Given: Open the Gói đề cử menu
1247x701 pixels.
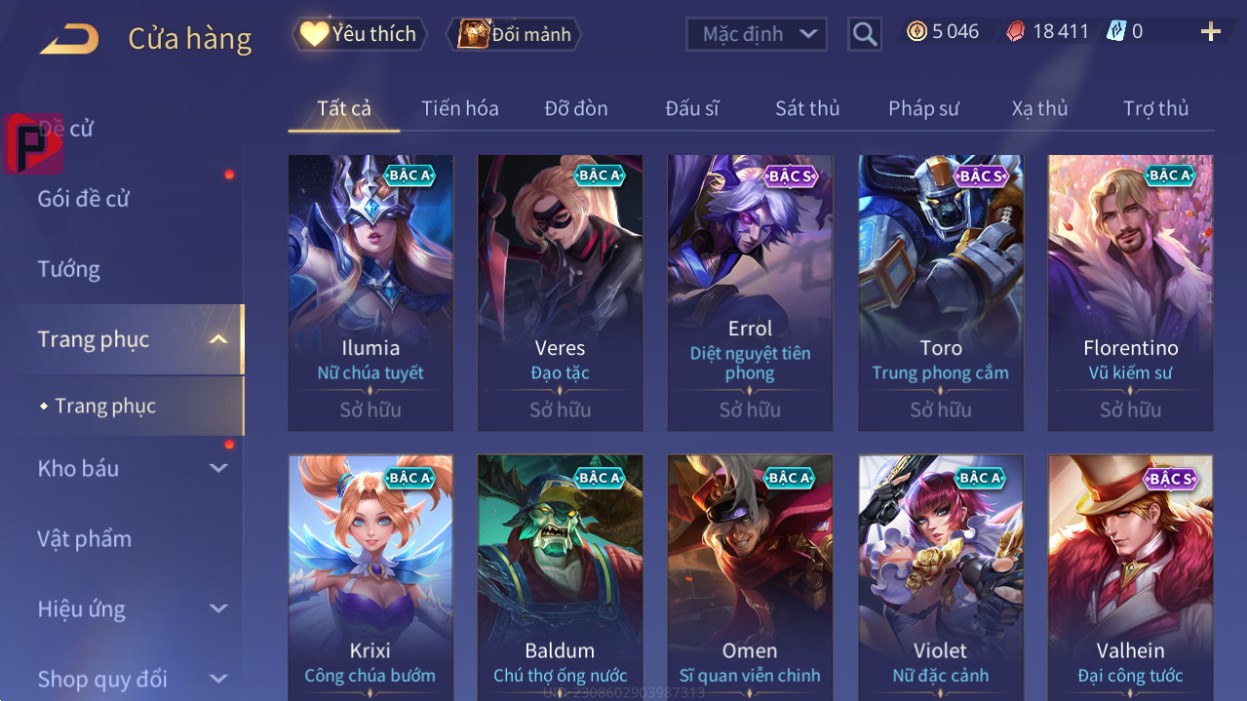Looking at the screenshot, I should point(84,198).
